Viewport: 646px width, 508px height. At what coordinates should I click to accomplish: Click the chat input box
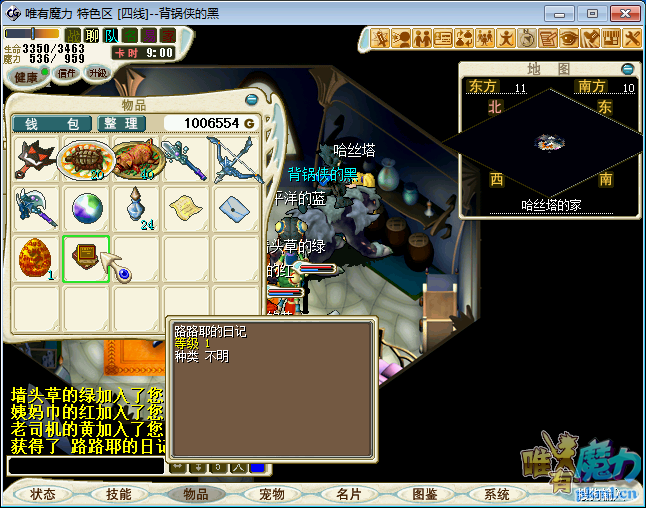tap(85, 466)
